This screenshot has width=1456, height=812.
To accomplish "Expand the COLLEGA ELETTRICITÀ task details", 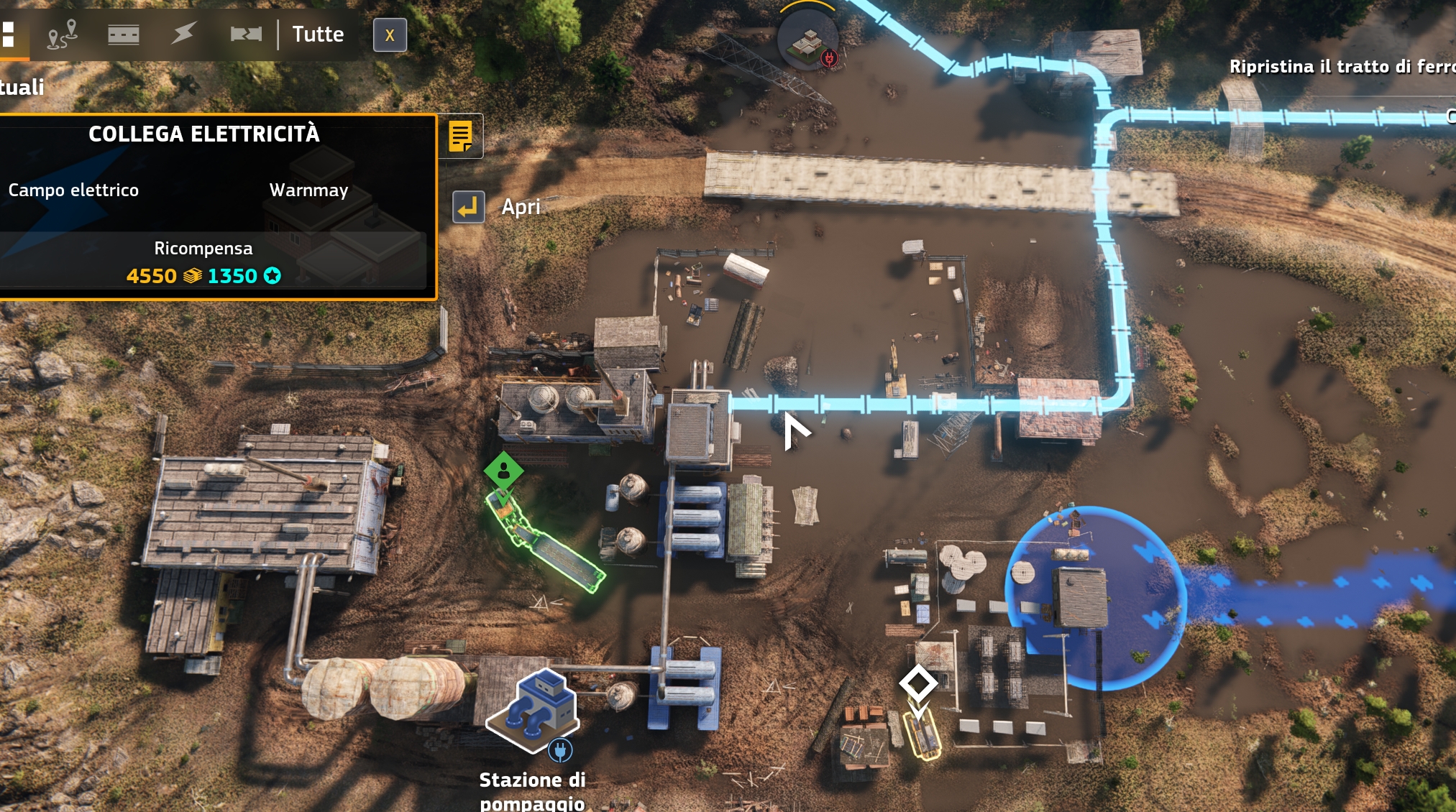I will [205, 133].
